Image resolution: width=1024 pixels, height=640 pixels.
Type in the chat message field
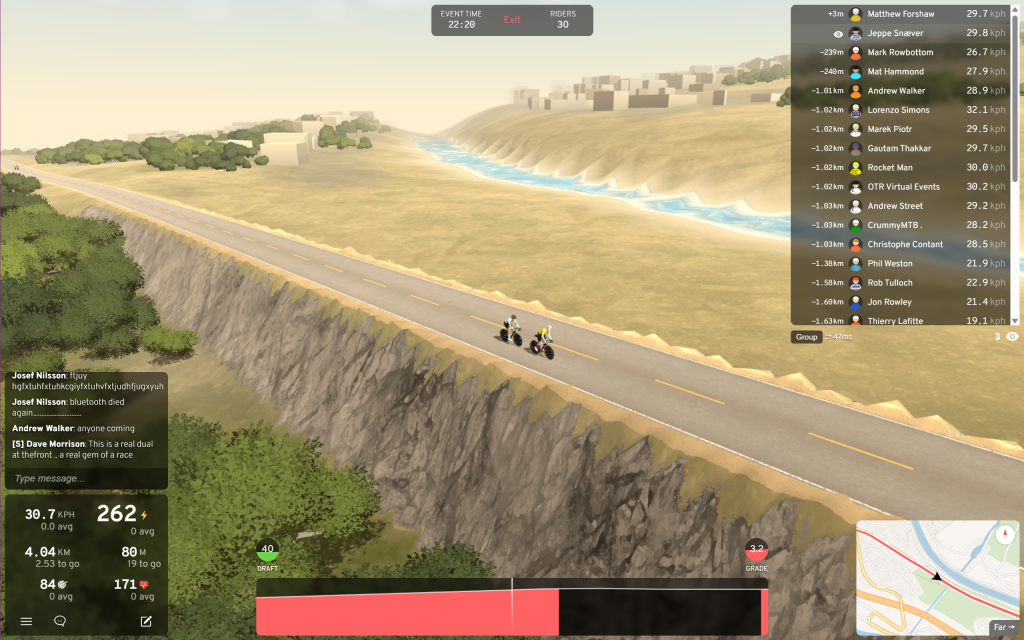(x=86, y=479)
